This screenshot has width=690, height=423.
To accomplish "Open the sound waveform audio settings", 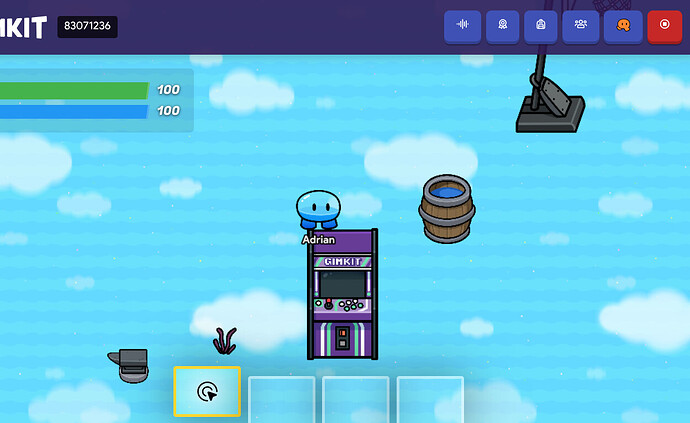I will [x=462, y=25].
